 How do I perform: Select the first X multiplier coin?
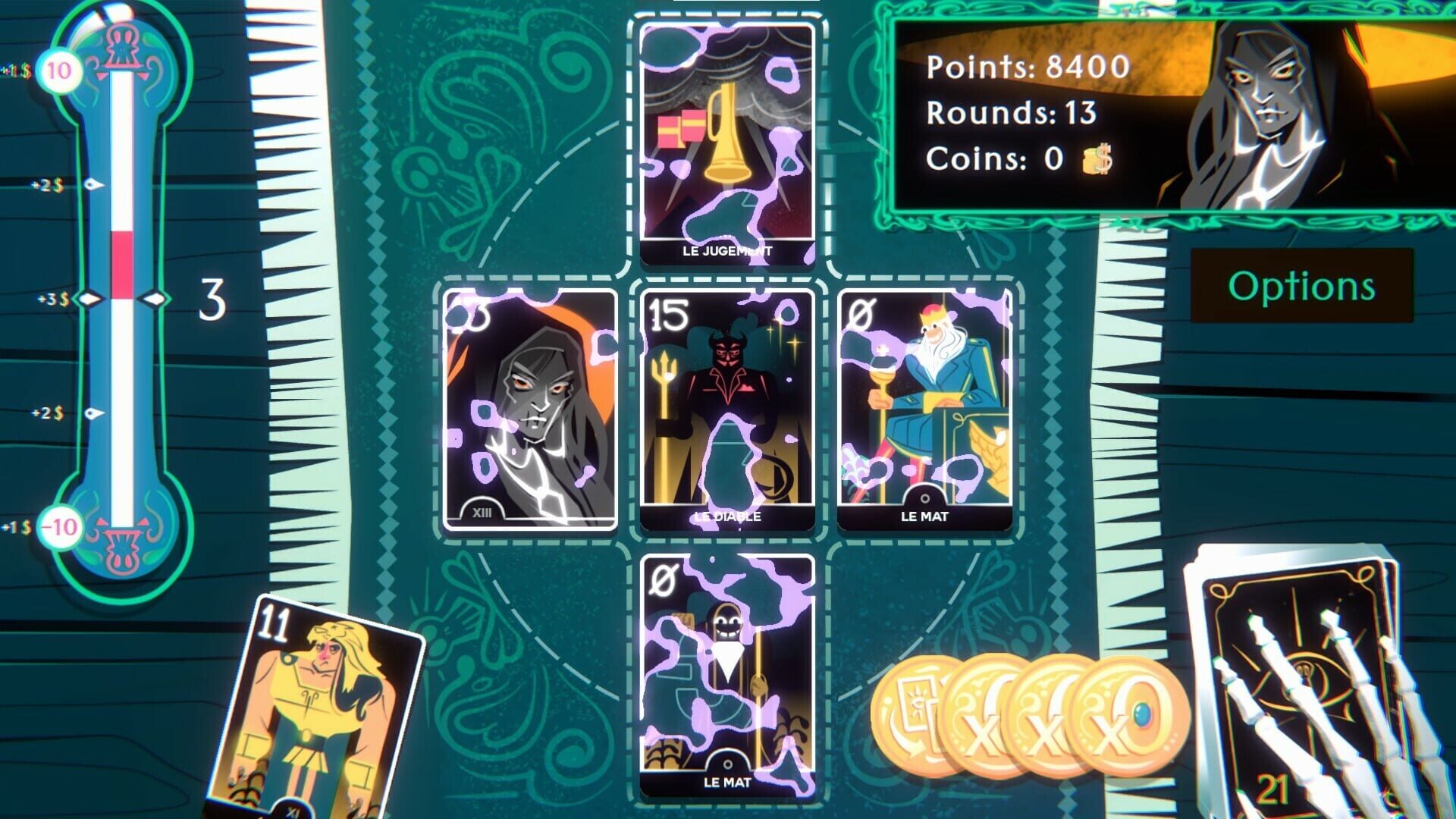pos(982,711)
